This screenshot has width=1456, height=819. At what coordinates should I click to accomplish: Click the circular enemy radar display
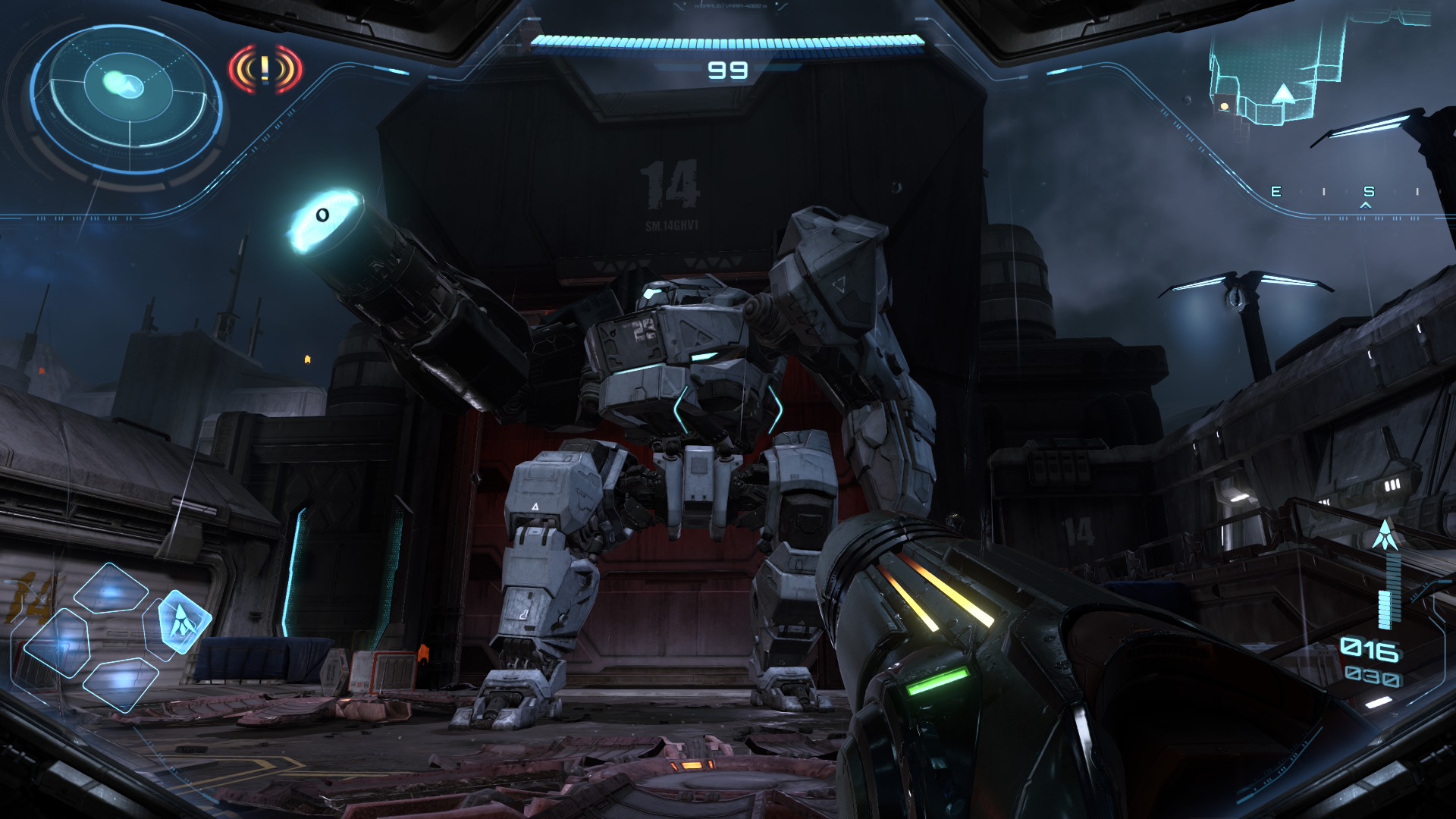pos(127,89)
